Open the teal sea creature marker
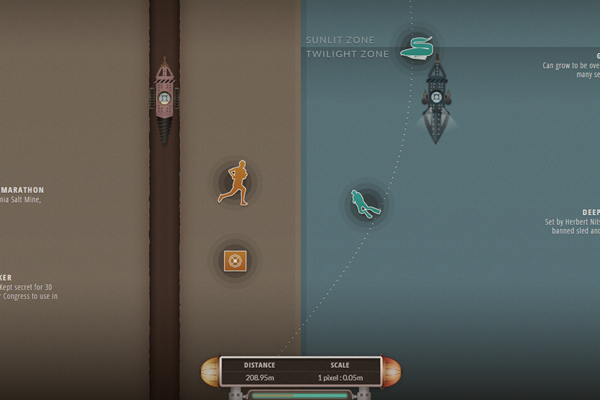The width and height of the screenshot is (600, 400). tap(415, 47)
